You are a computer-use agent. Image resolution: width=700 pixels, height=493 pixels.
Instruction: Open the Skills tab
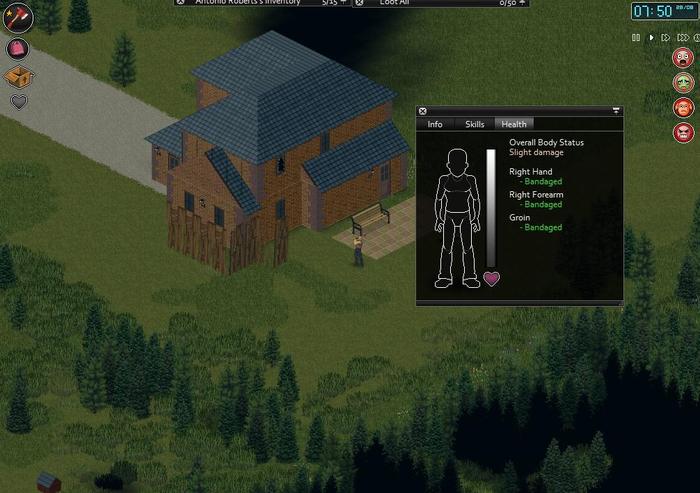coord(475,124)
